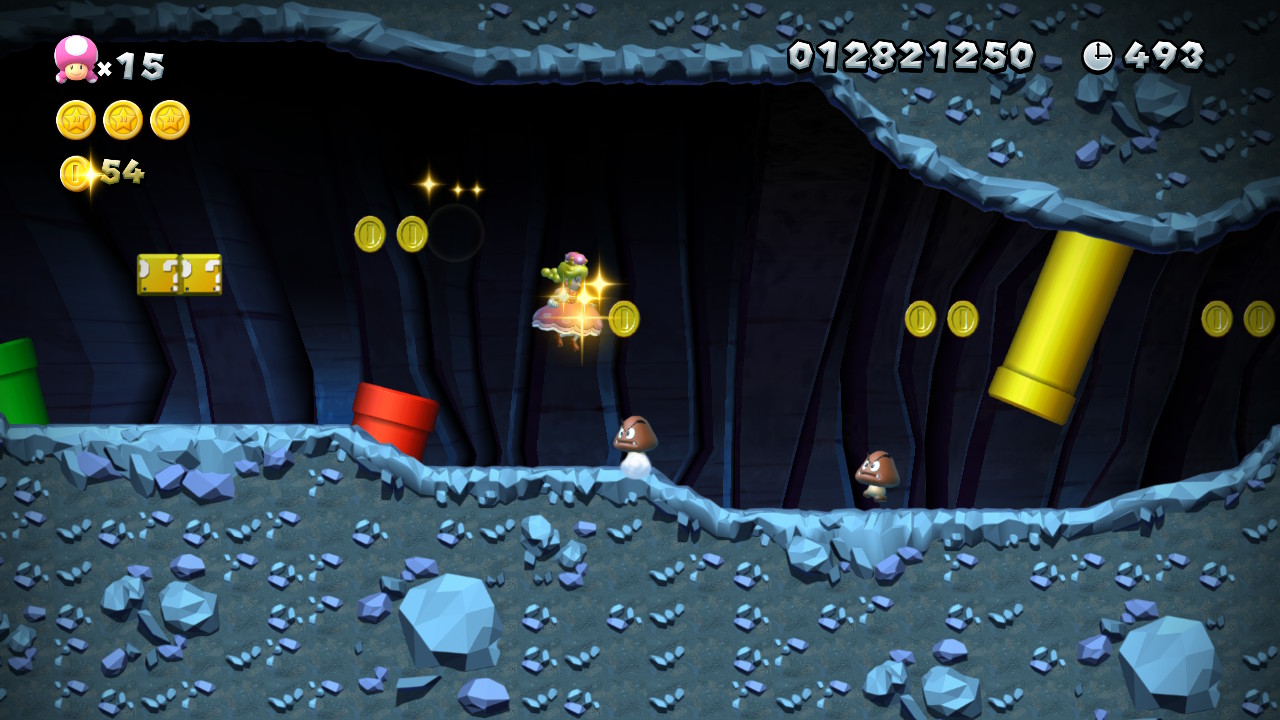Viewport: 1280px width, 720px height.
Task: Click the Toadette lives icon
Action: tap(76, 59)
